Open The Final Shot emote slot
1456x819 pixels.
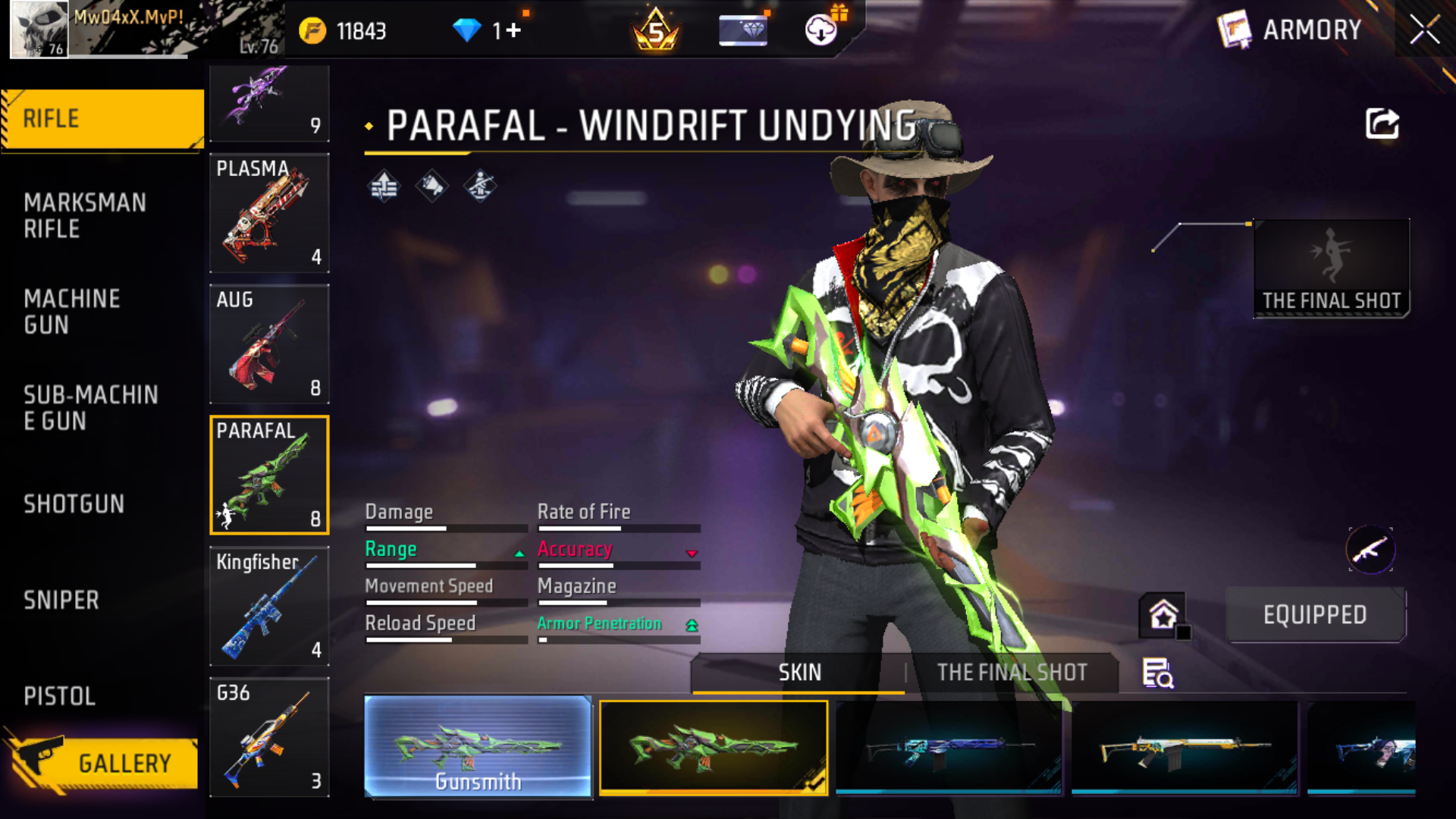point(1332,268)
